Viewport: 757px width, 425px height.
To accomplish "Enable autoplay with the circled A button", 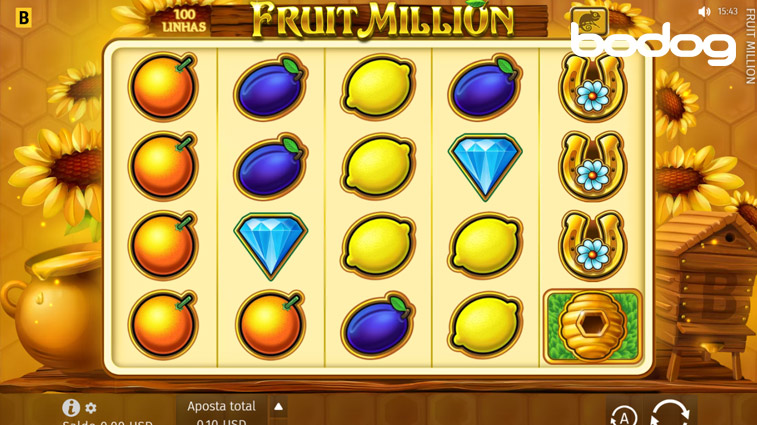I will pos(624,416).
